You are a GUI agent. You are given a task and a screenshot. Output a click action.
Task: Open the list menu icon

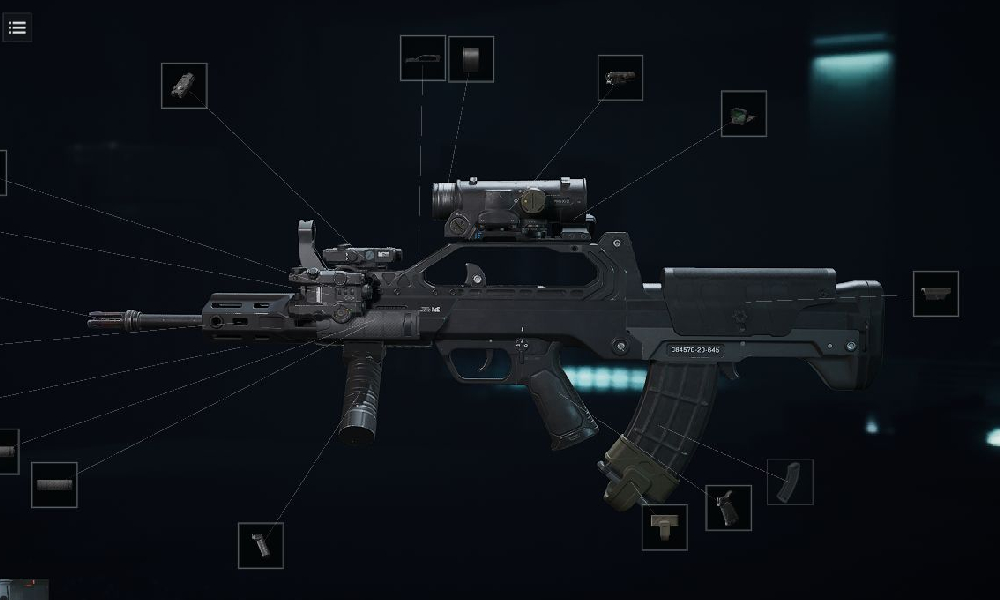click(17, 27)
